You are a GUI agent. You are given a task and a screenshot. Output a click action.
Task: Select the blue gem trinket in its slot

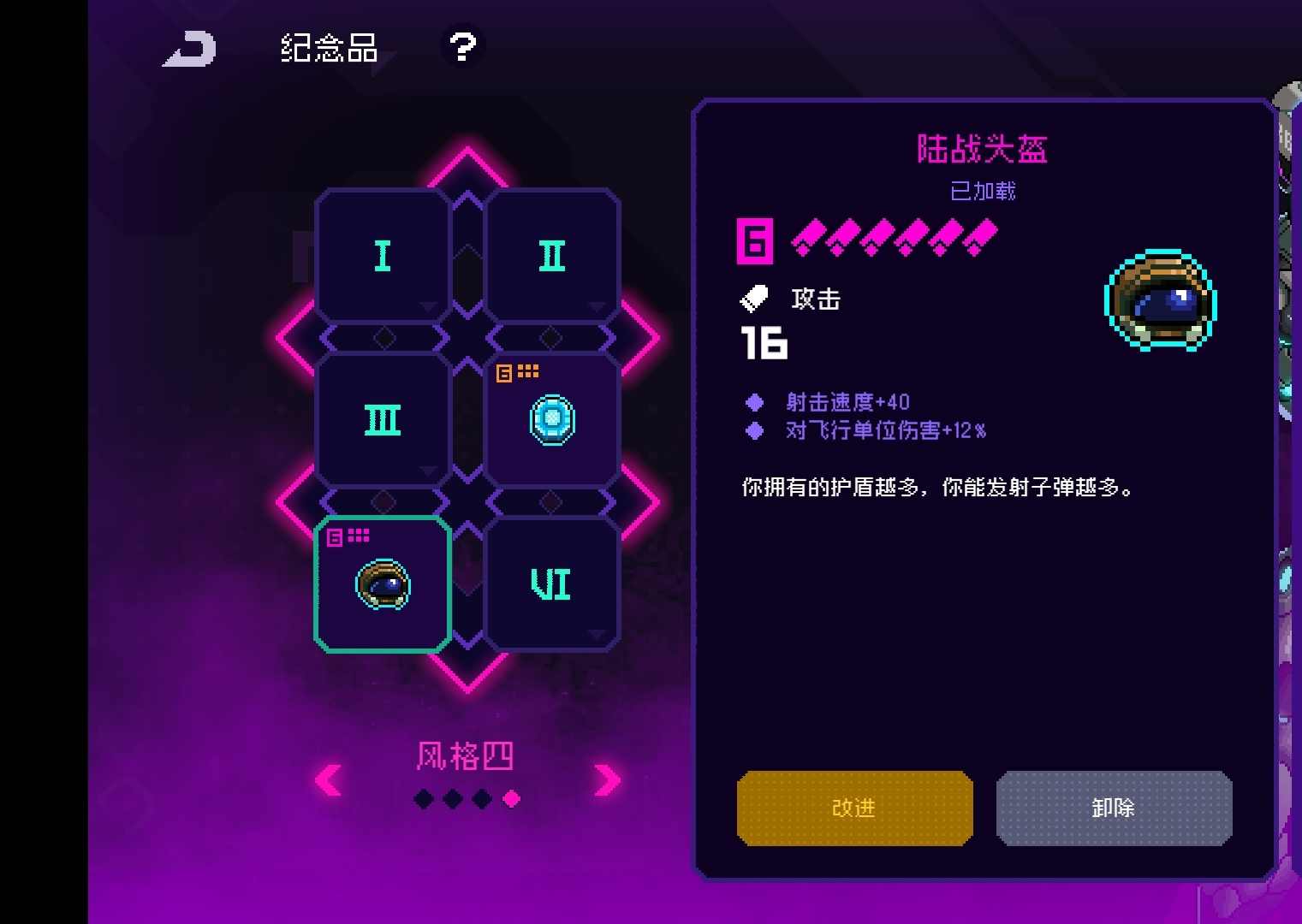click(x=552, y=418)
